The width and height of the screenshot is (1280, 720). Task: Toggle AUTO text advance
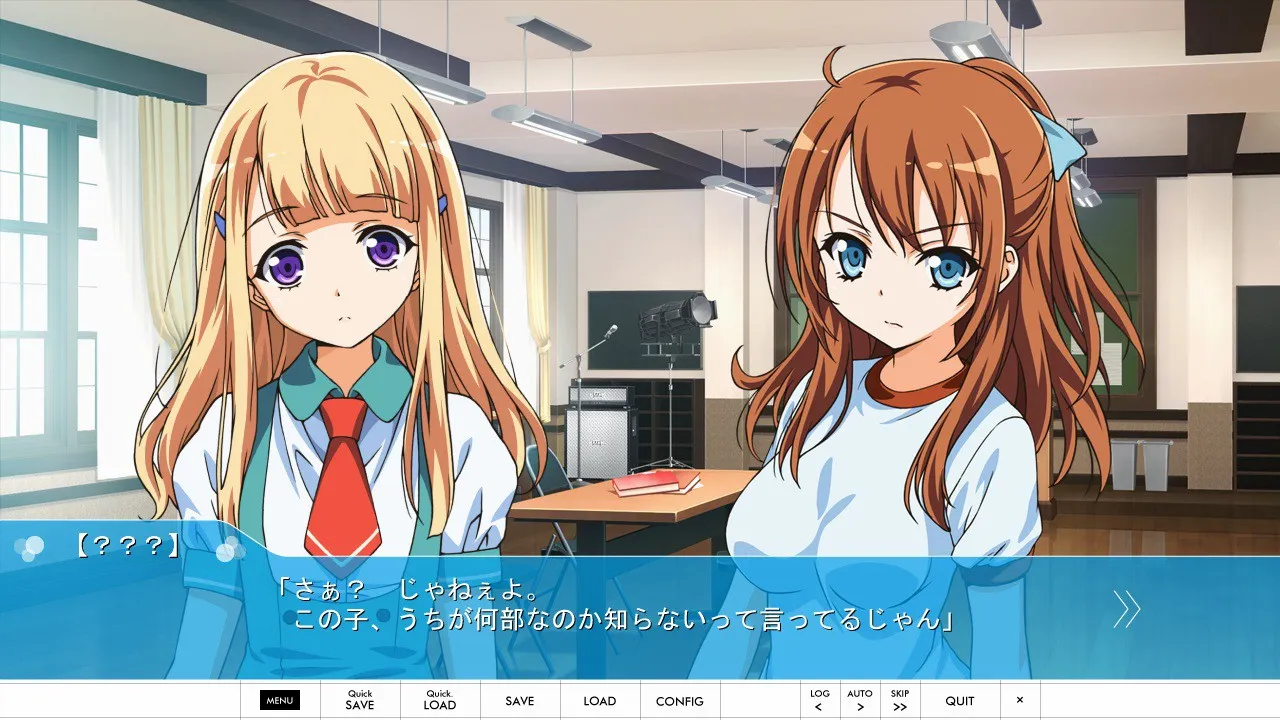coord(860,700)
